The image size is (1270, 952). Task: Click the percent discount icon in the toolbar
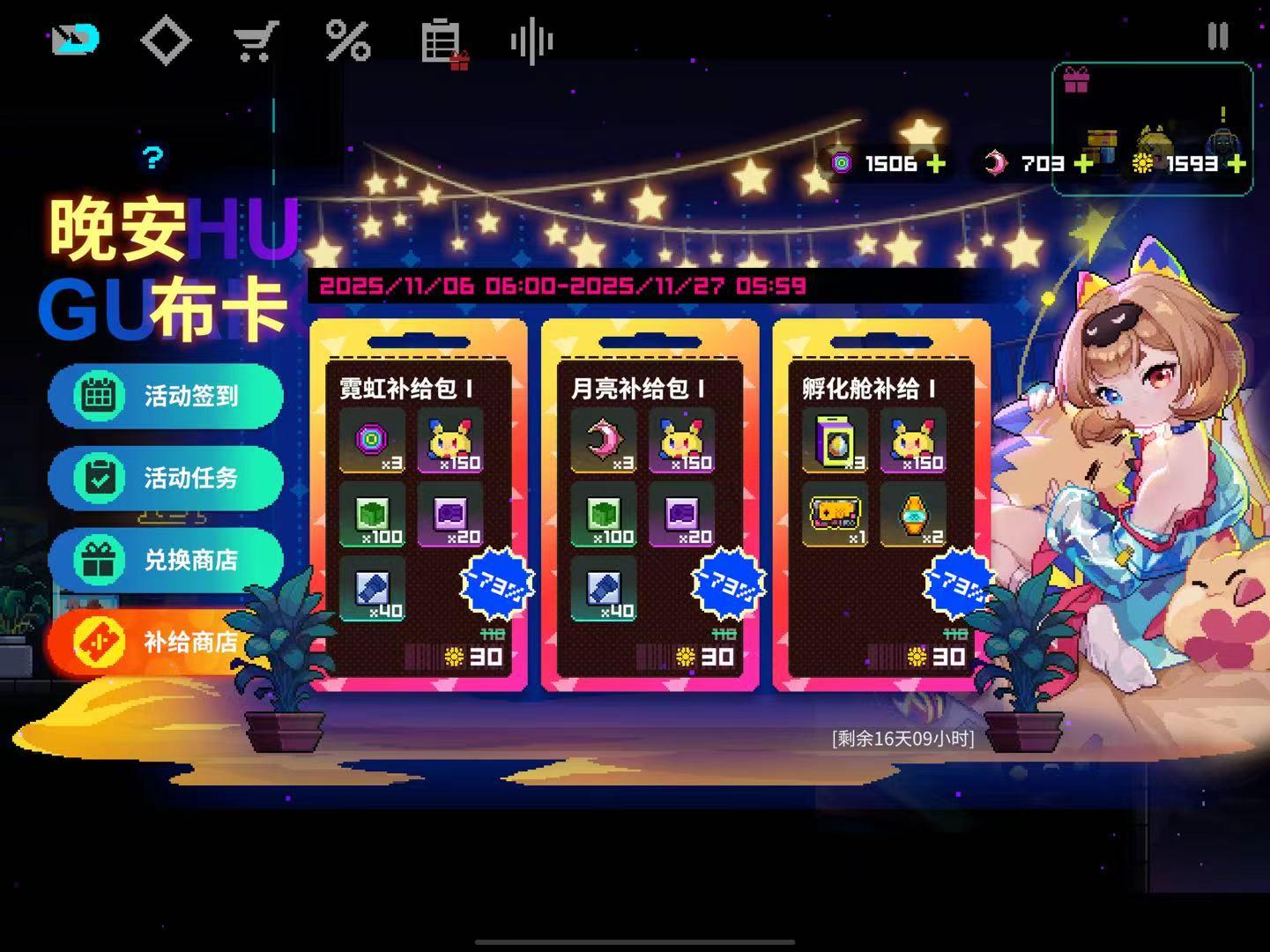coord(349,38)
